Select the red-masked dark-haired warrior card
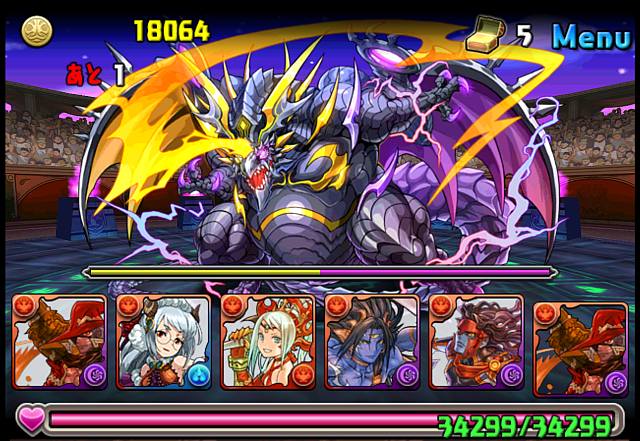This screenshot has height=441, width=640. pyautogui.click(x=475, y=341)
